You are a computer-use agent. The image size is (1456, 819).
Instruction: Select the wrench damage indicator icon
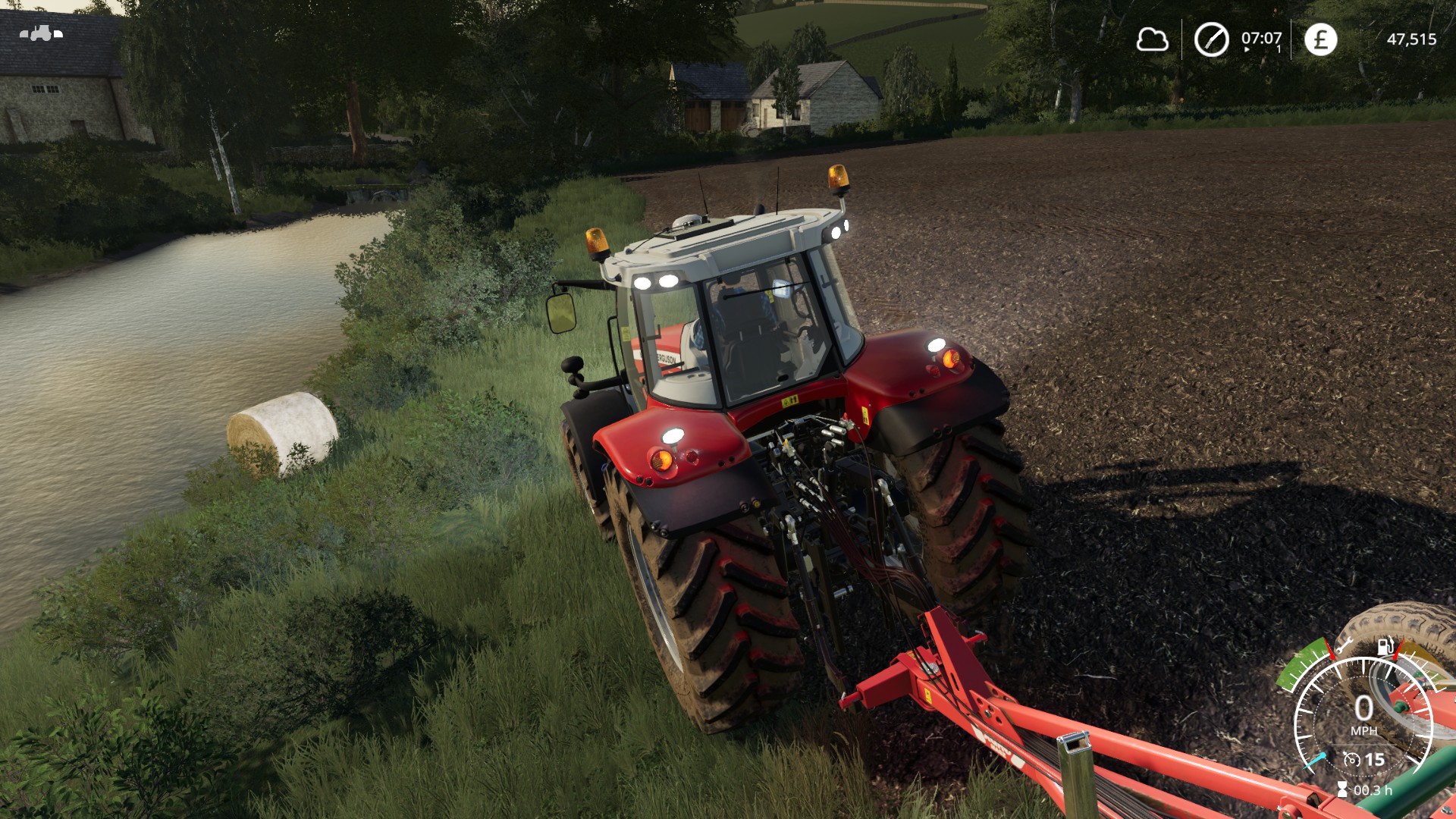1343,647
